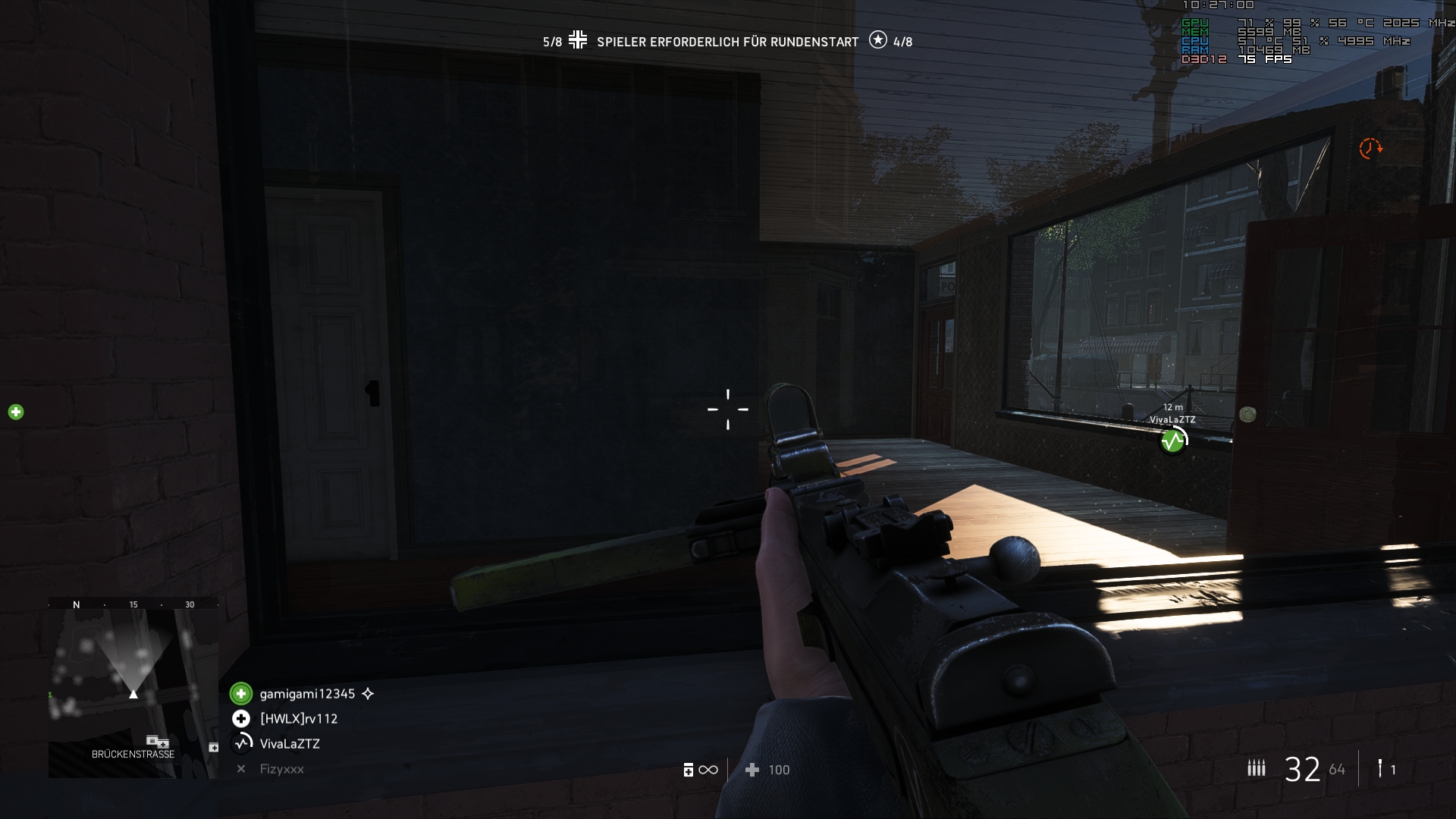Select squad member [HWLX]rv112
The height and width of the screenshot is (819, 1456).
click(x=298, y=719)
